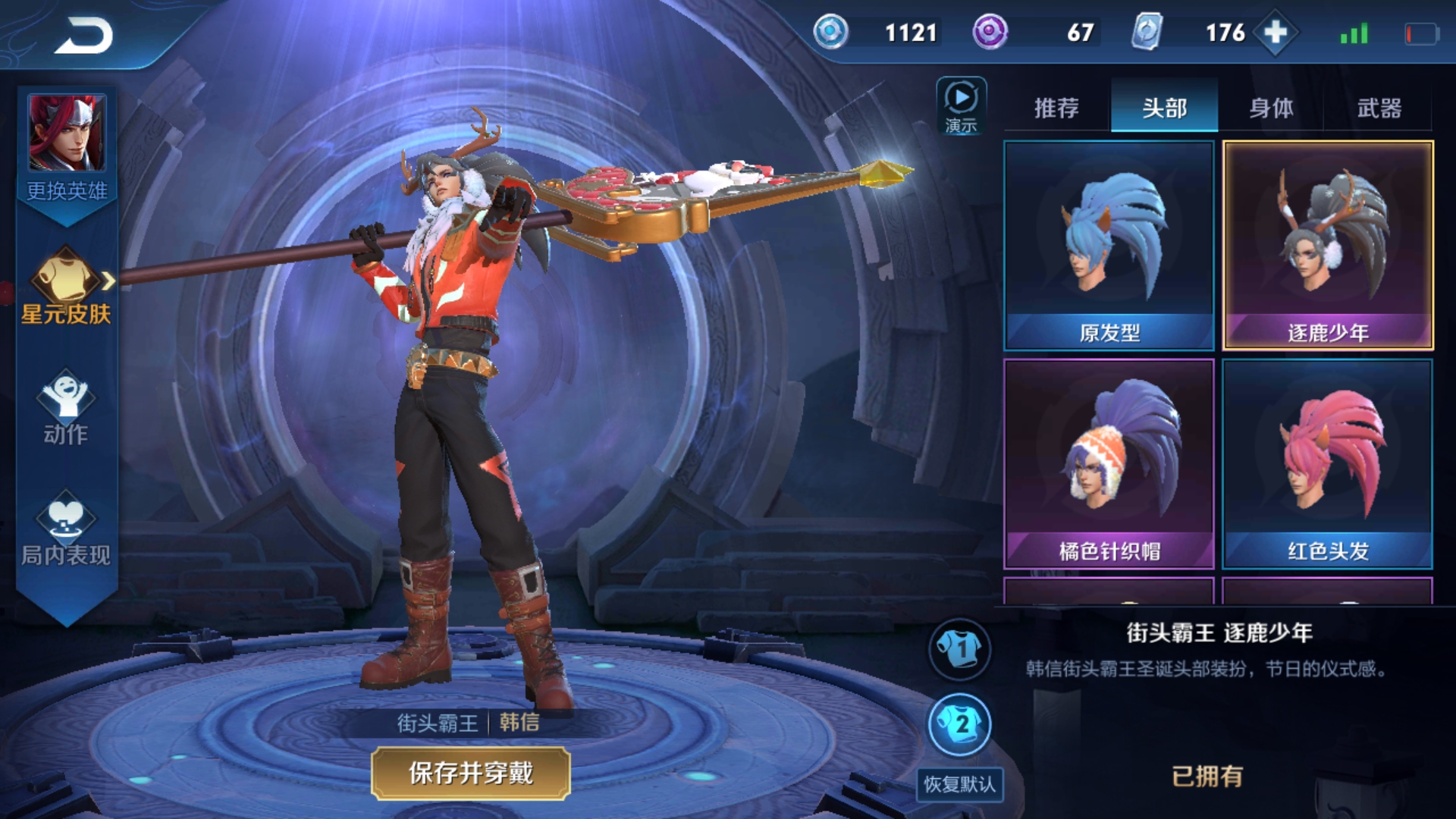Expand the 星元皮肤 arrow chevron
This screenshot has width=1456, height=819.
click(x=111, y=281)
